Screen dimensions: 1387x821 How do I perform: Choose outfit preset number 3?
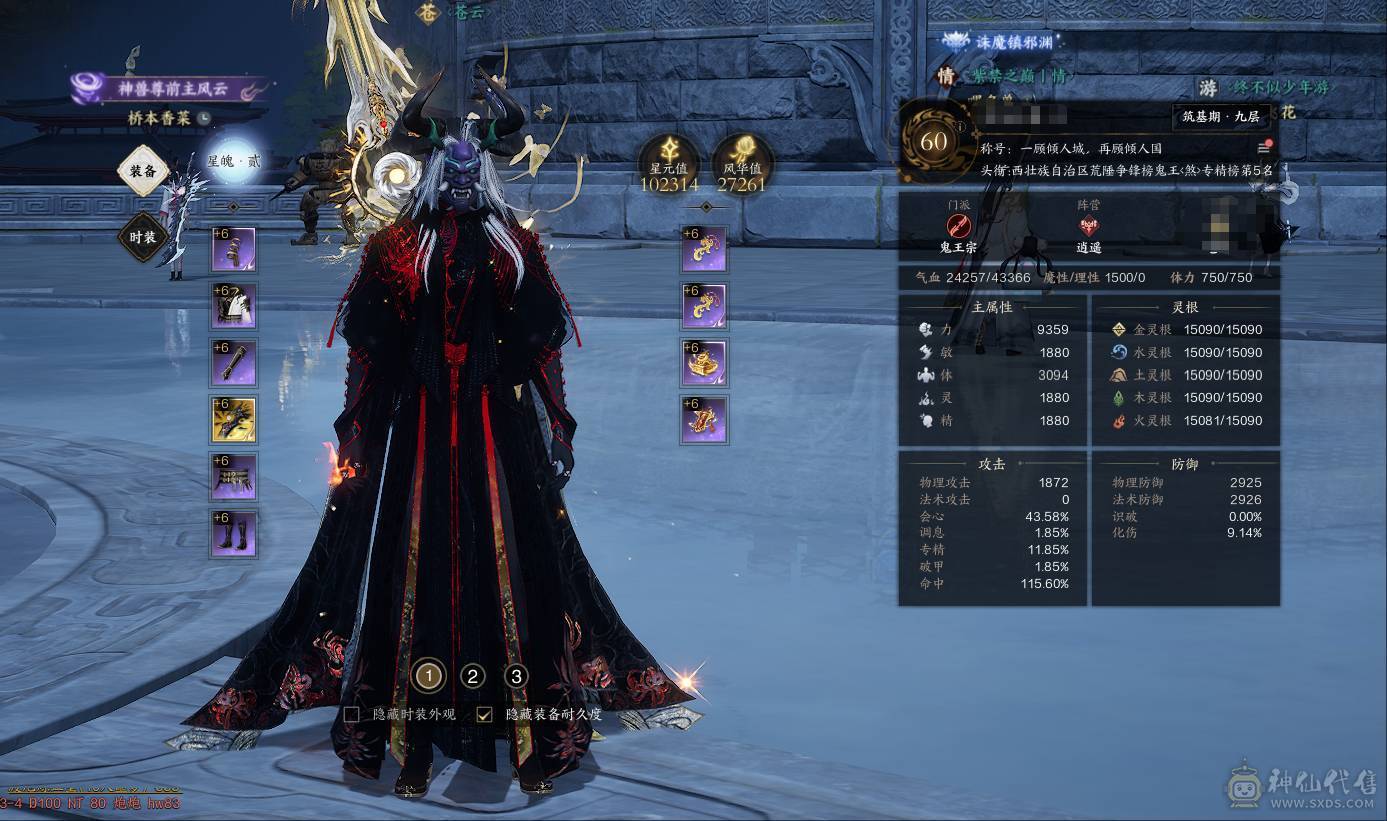pos(516,677)
